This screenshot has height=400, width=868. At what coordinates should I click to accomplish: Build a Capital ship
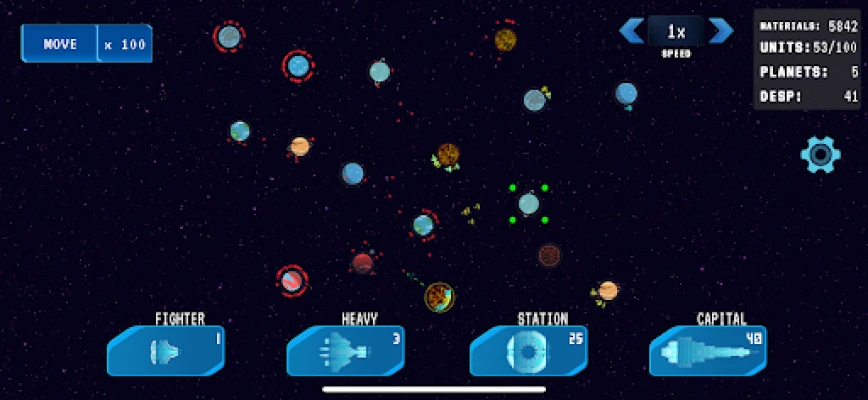[x=708, y=351]
